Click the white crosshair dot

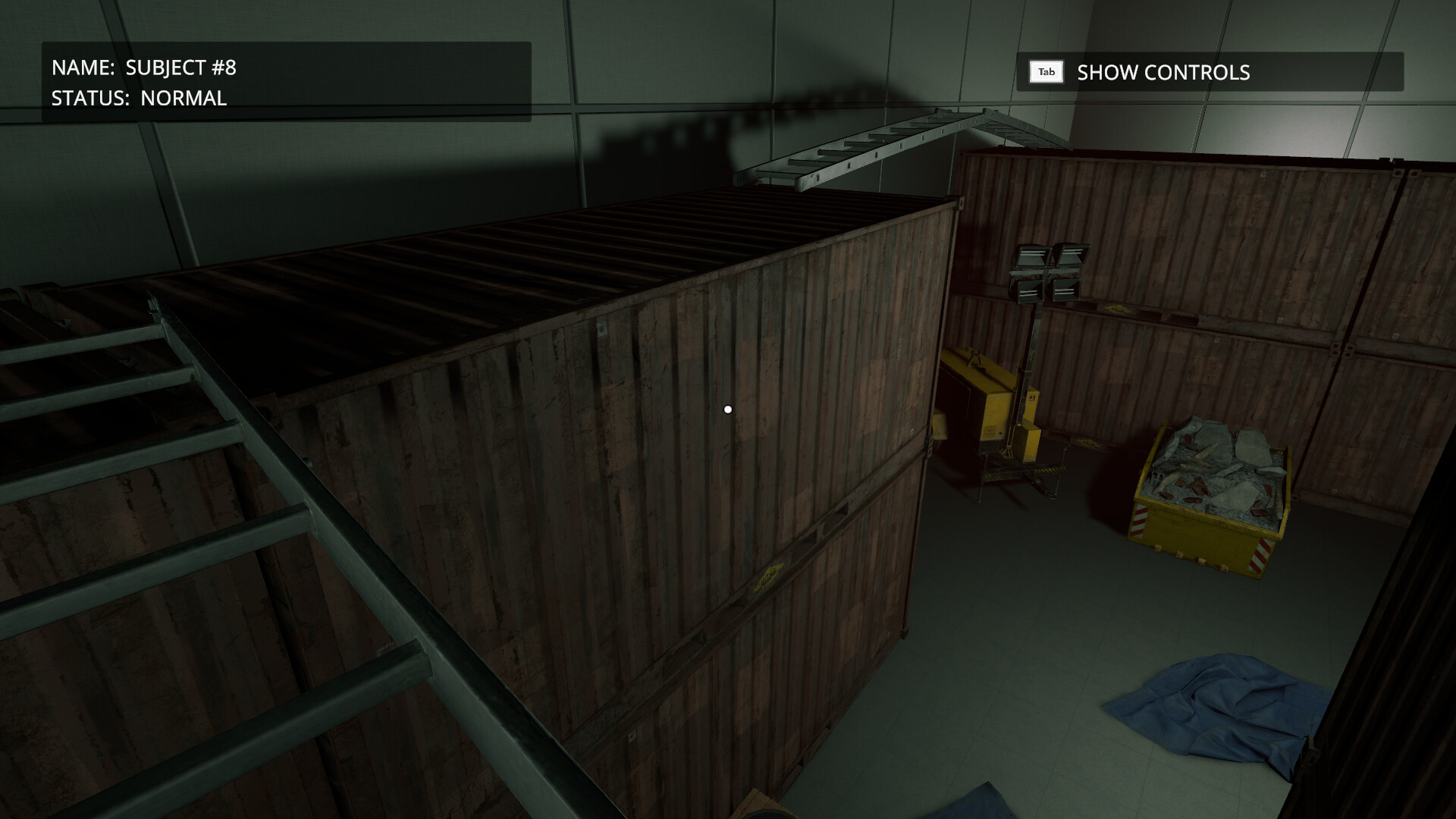729,409
